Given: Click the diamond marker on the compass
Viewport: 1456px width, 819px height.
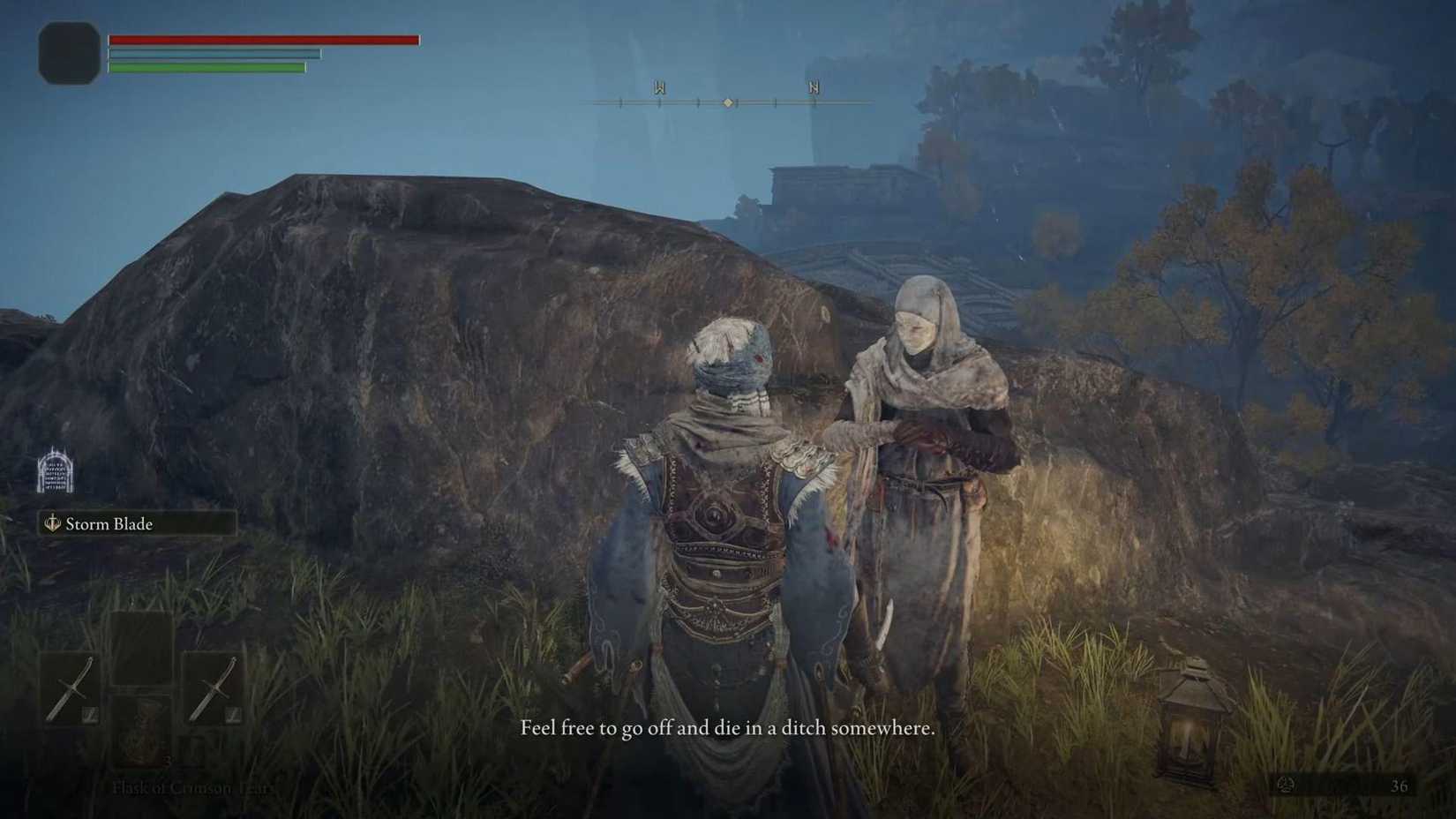Looking at the screenshot, I should click(x=728, y=102).
